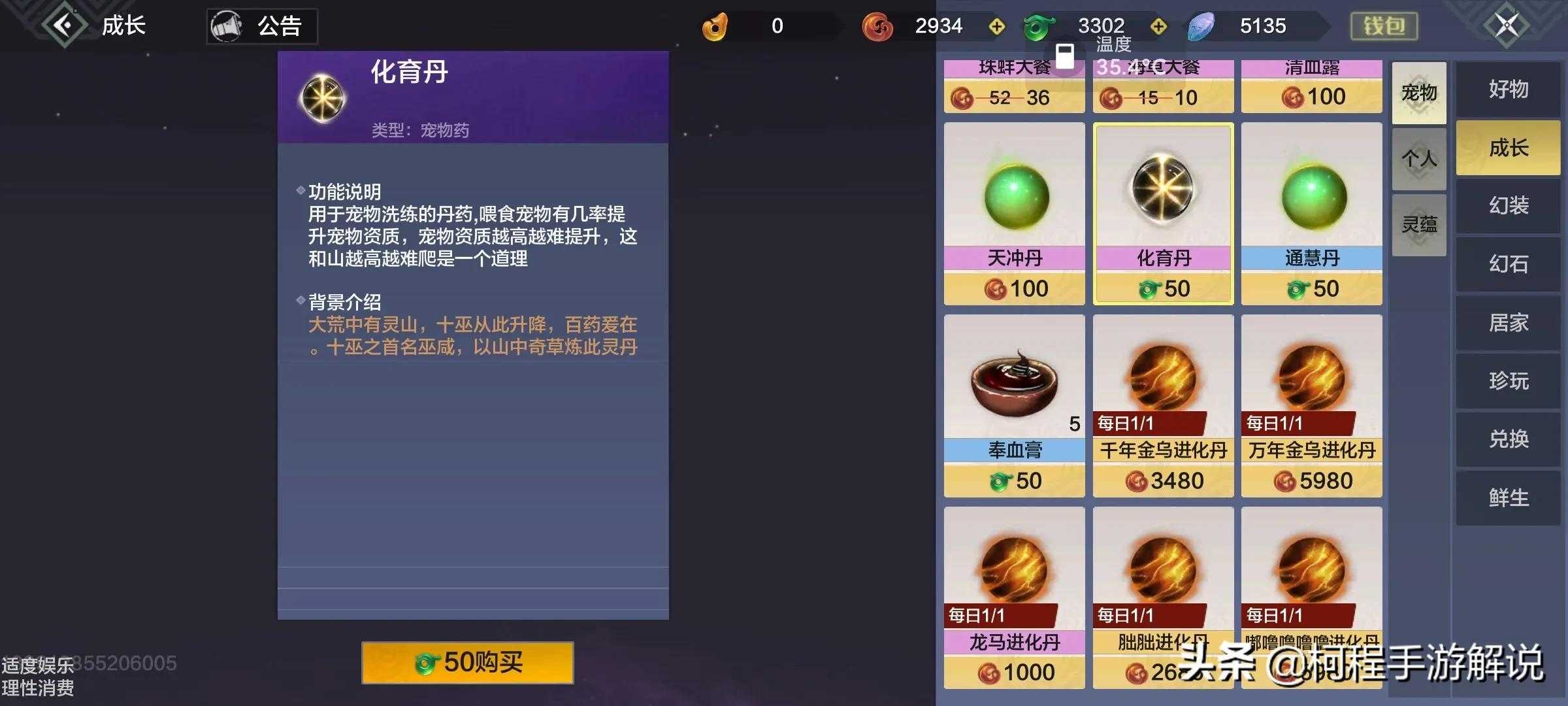Close the shop with the X button
The height and width of the screenshot is (706, 1568).
coord(1507,25)
